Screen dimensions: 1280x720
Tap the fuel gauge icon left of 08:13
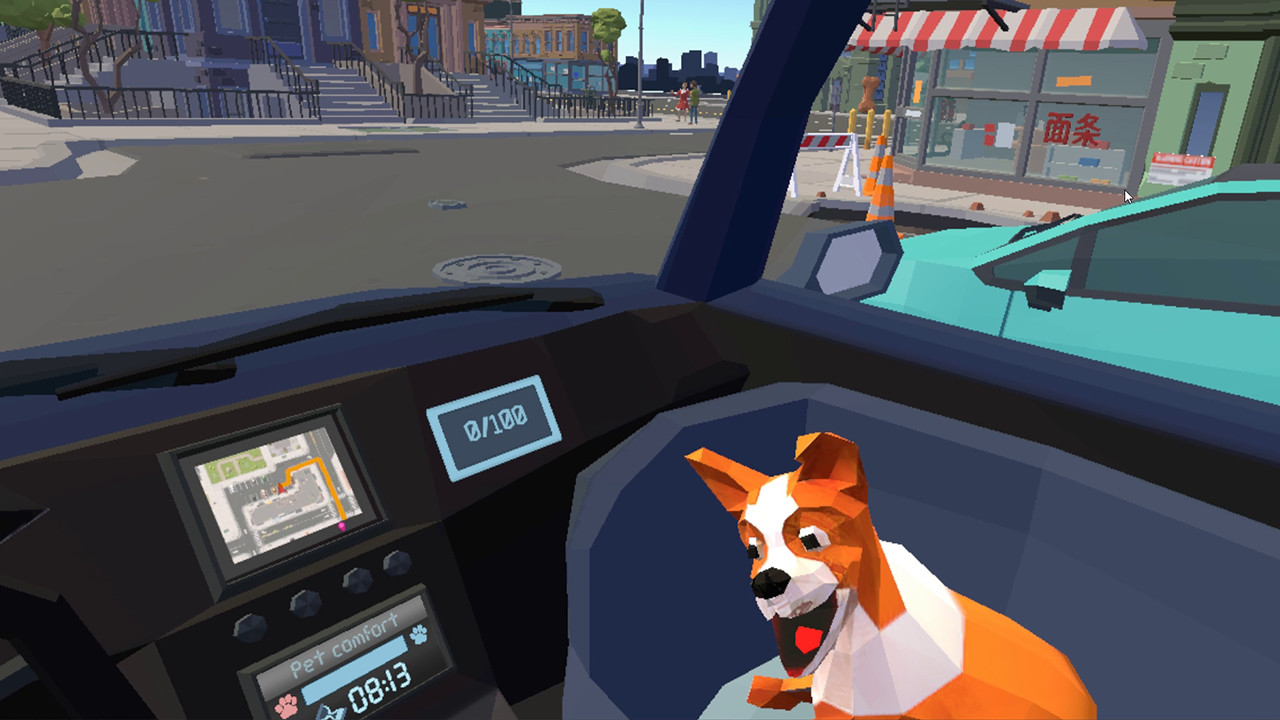[x=332, y=712]
